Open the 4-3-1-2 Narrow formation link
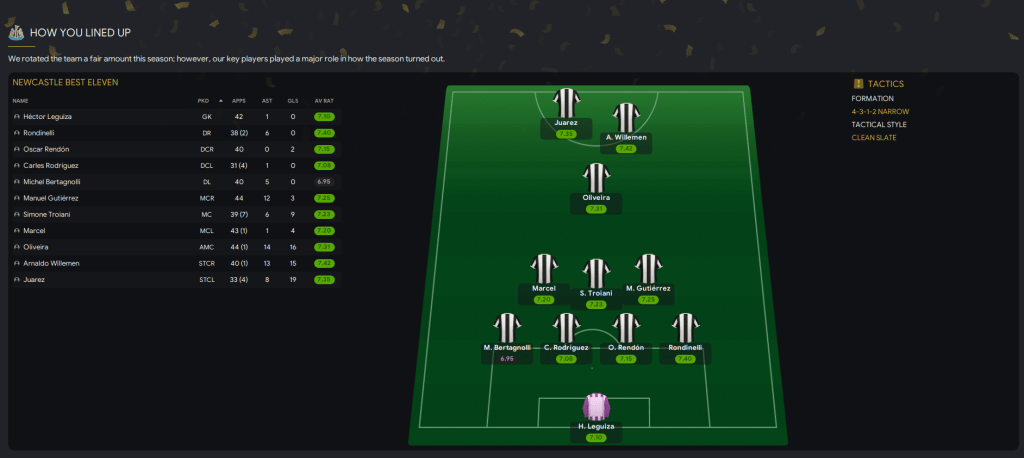The image size is (1024, 458). click(x=879, y=112)
